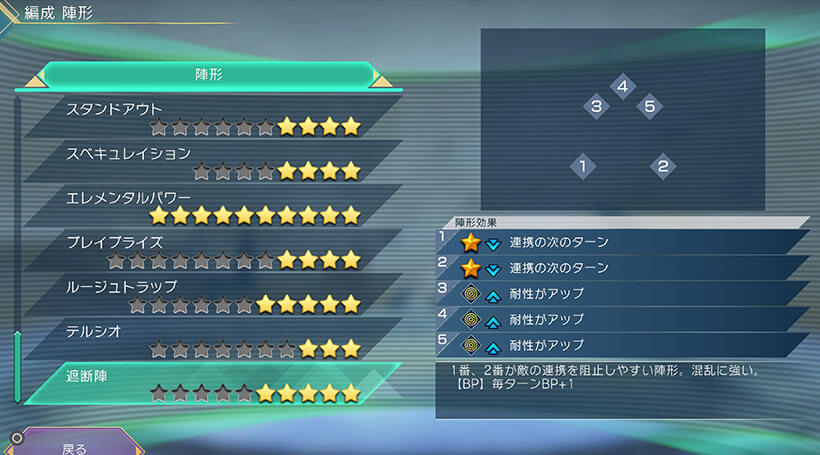Select formation position 2 diamond
Screen dimensions: 820x455
(x=662, y=166)
